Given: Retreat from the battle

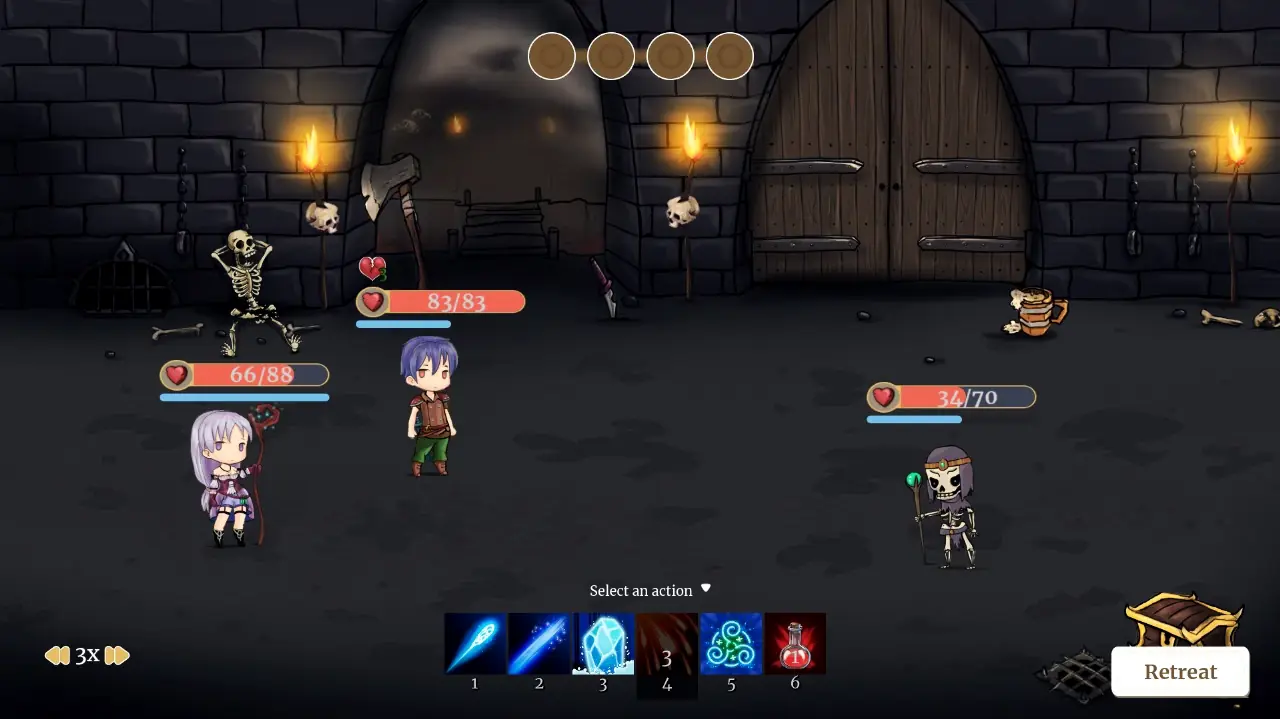Looking at the screenshot, I should [1180, 672].
